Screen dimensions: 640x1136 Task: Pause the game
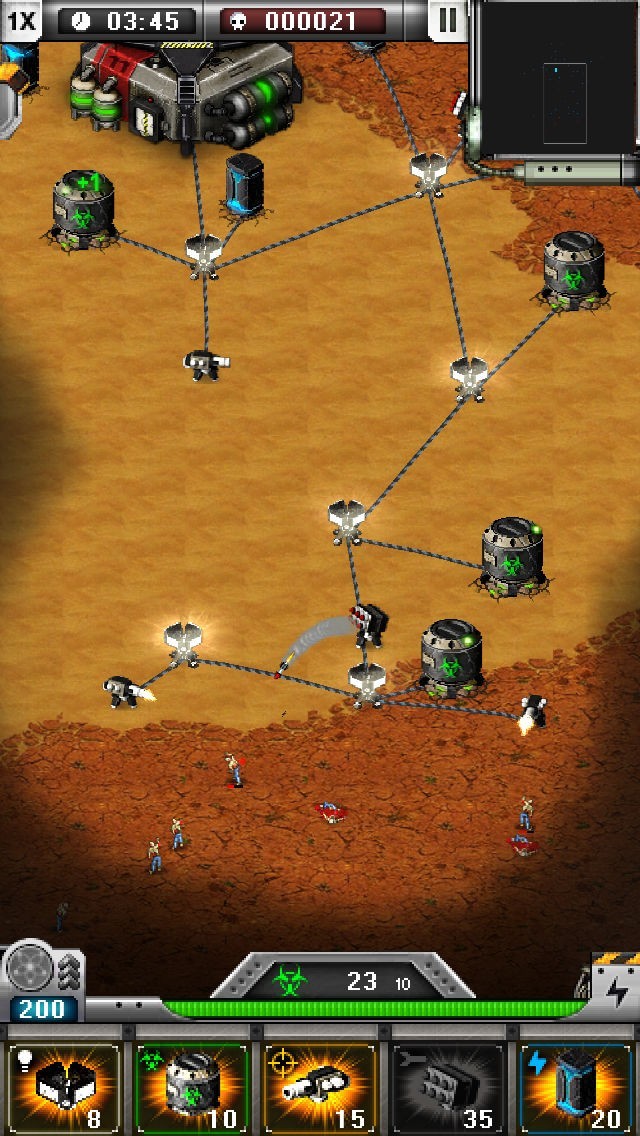pos(447,20)
